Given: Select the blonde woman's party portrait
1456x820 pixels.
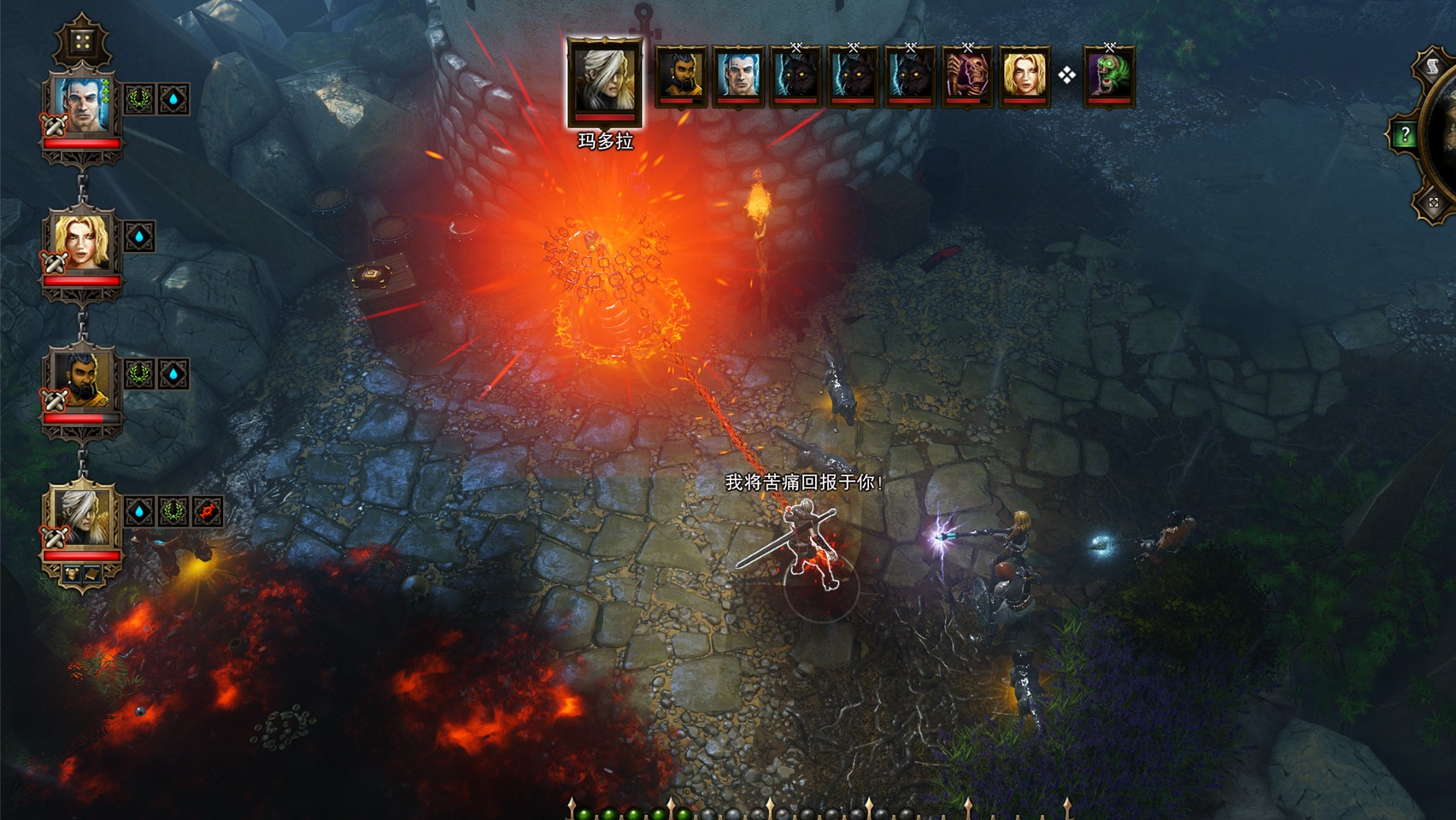Looking at the screenshot, I should 83,243.
